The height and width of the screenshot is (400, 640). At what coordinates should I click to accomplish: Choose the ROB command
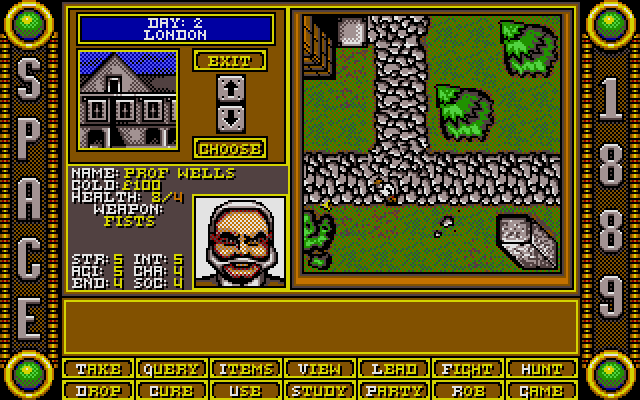(x=467, y=390)
